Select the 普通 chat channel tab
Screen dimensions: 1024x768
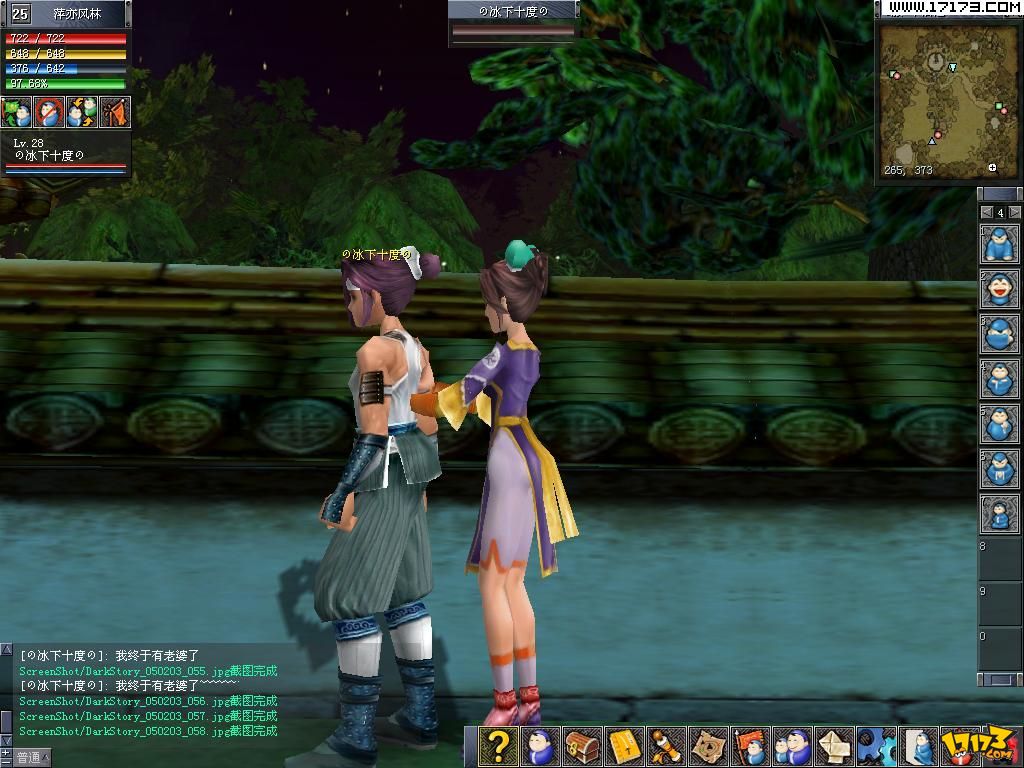[30, 758]
